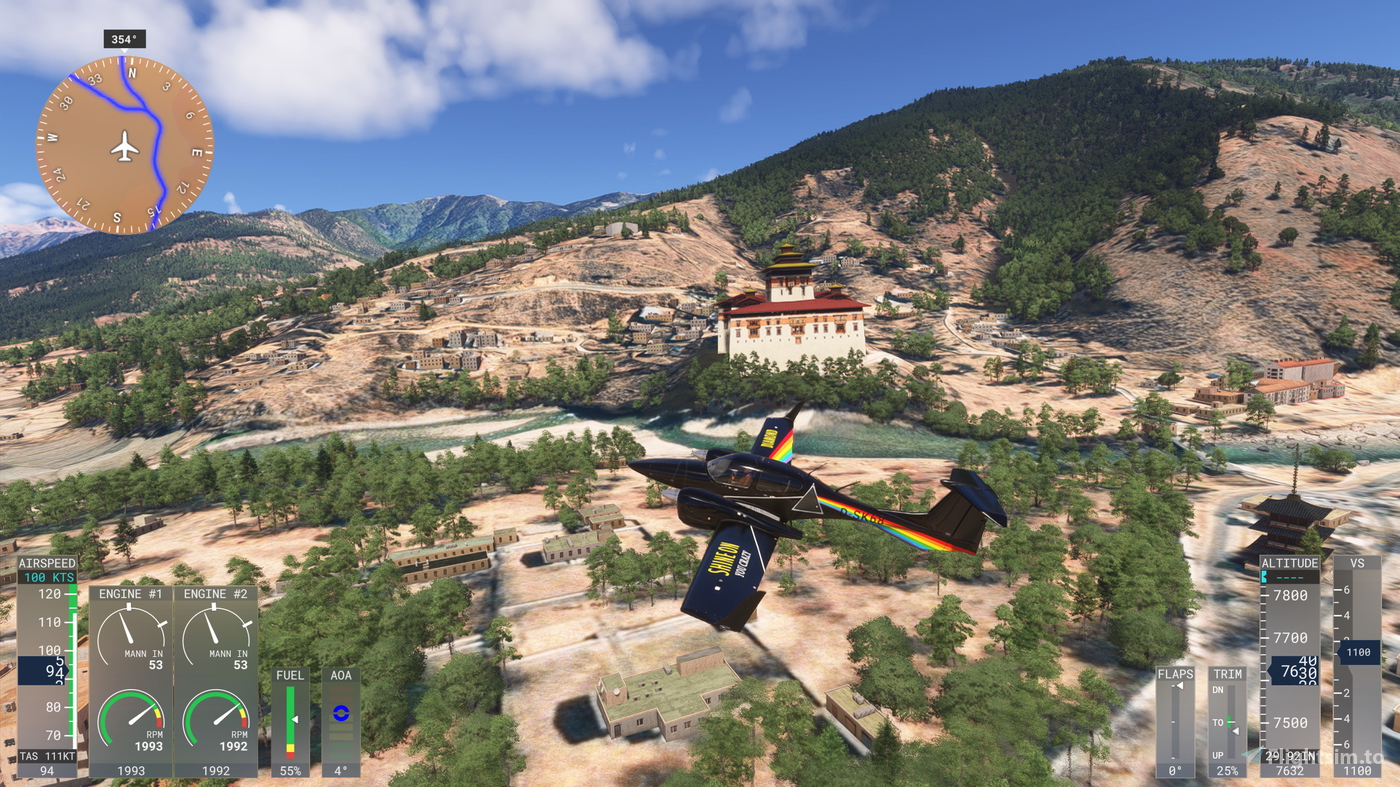Viewport: 1400px width, 787px height.
Task: Click the cyan altitude bug above the tape
Action: (x=1265, y=577)
